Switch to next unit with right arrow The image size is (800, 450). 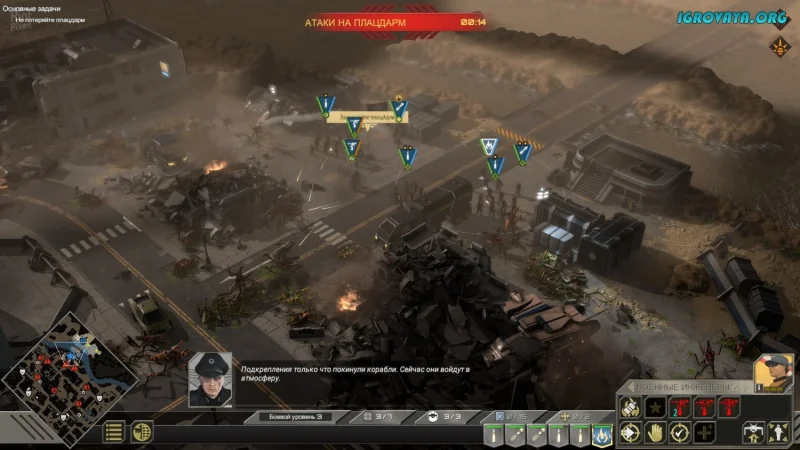[747, 386]
